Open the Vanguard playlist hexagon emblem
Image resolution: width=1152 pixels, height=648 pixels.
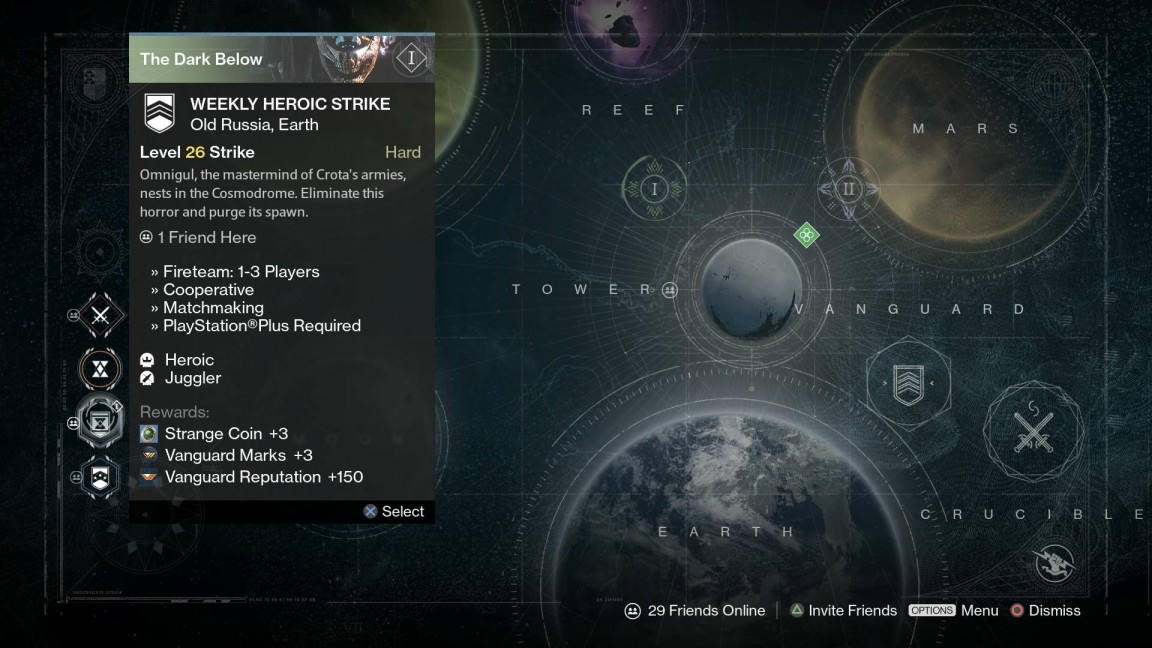click(x=908, y=384)
